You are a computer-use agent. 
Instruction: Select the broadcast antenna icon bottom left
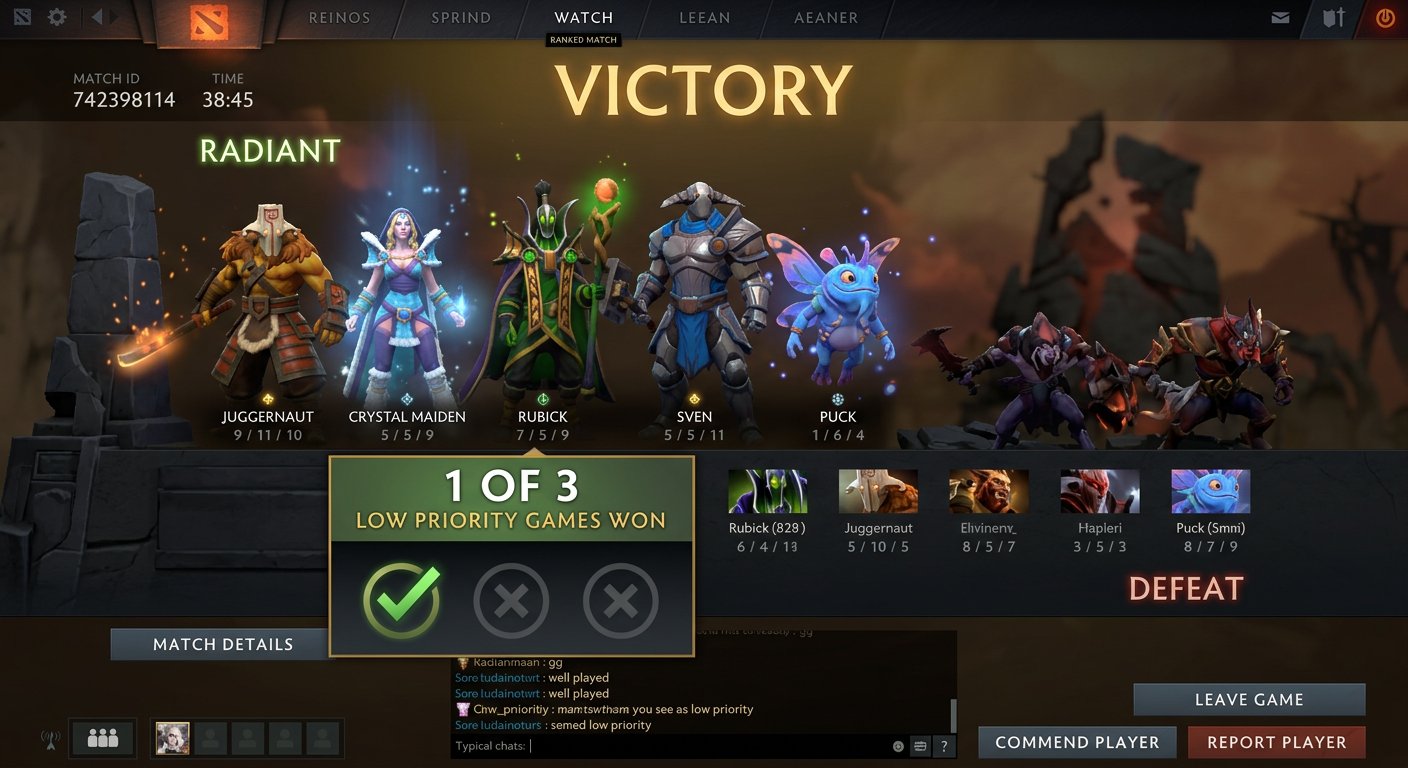tap(48, 738)
